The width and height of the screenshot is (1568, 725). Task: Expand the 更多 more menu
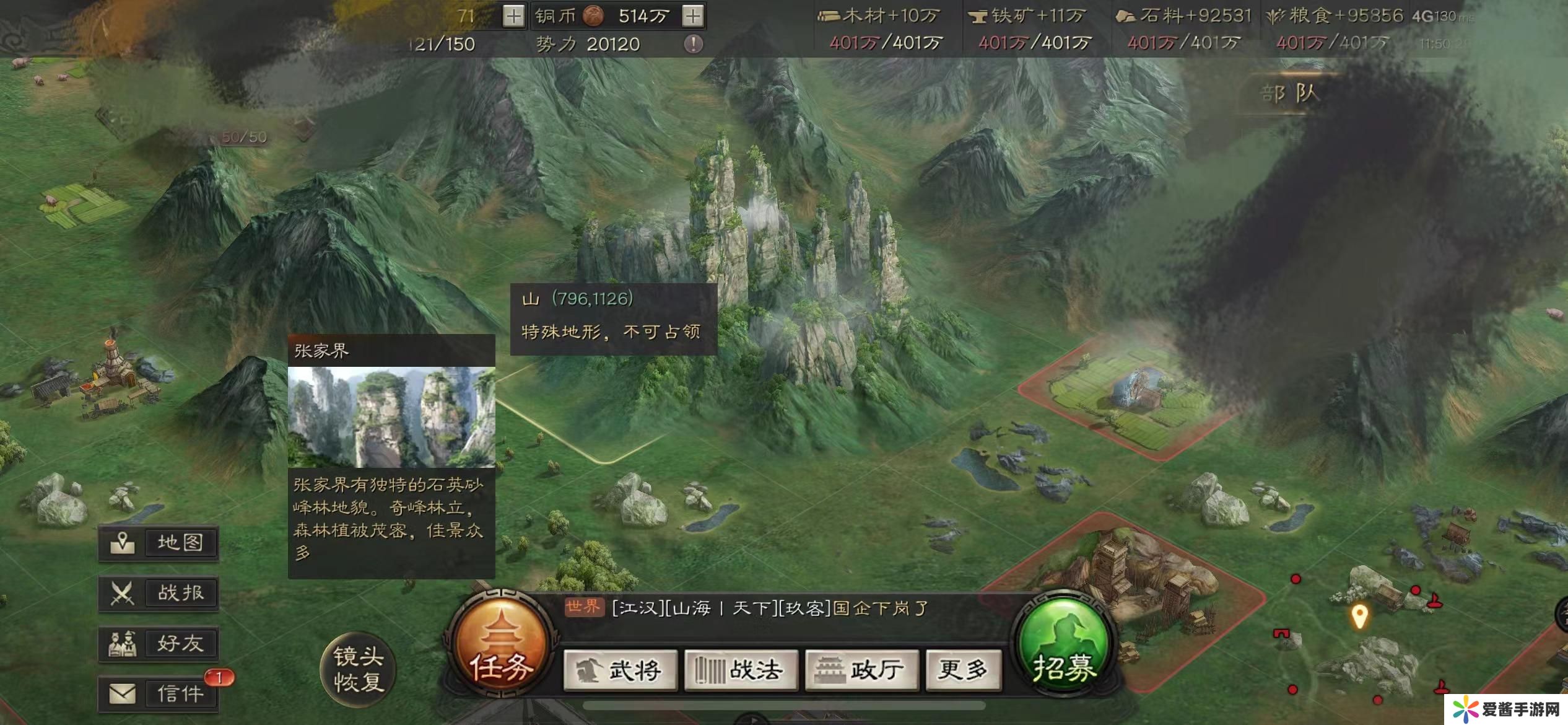pos(963,670)
